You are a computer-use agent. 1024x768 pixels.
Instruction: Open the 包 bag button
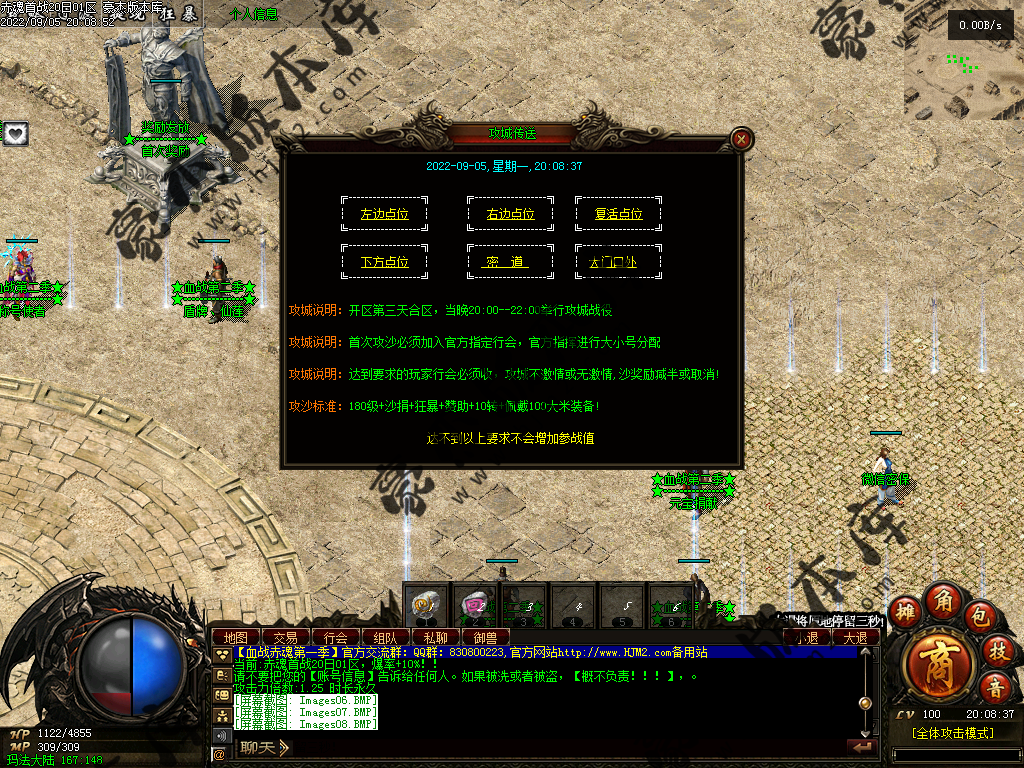(x=981, y=612)
